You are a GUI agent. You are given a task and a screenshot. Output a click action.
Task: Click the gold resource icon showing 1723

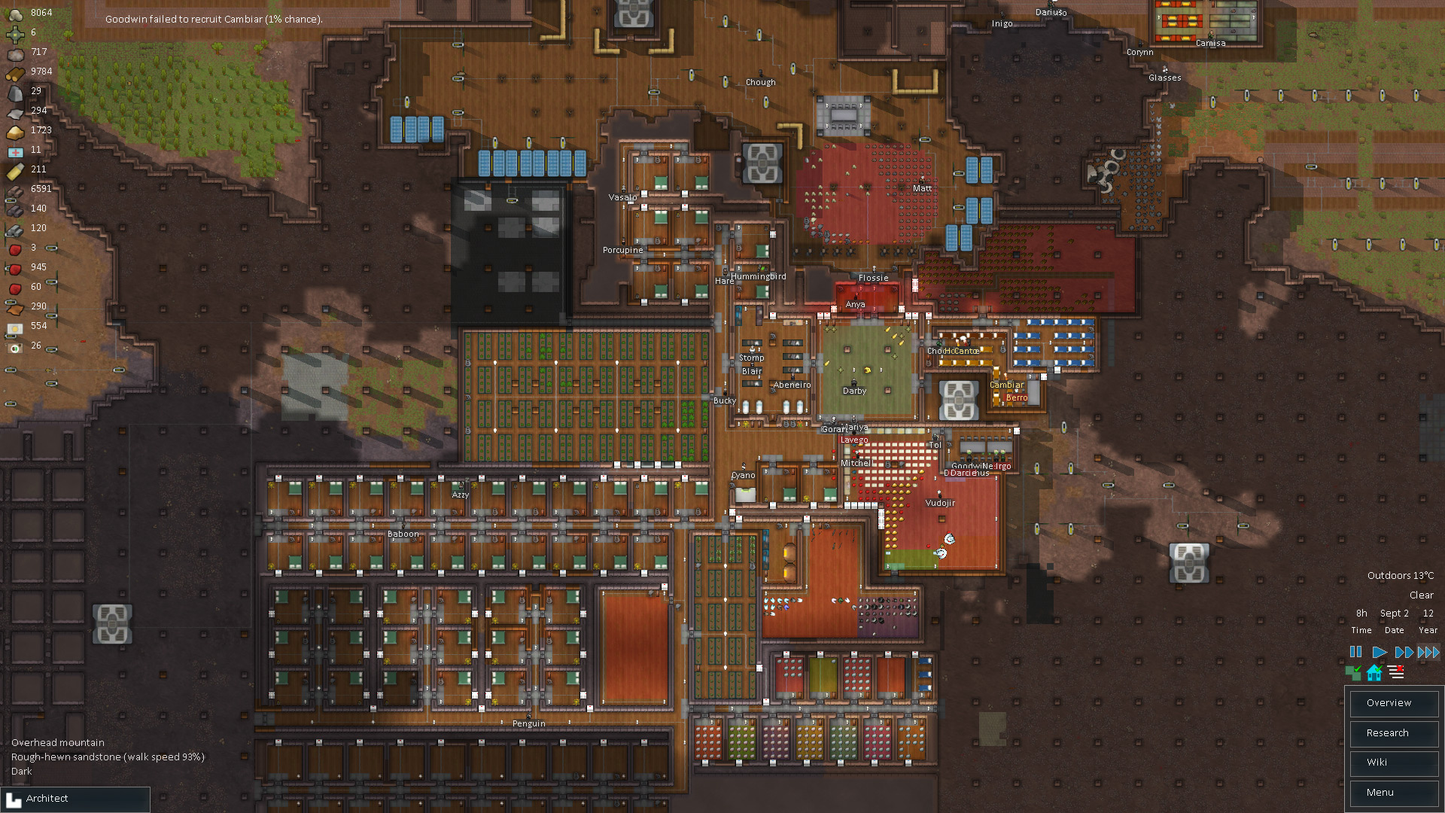coord(13,130)
